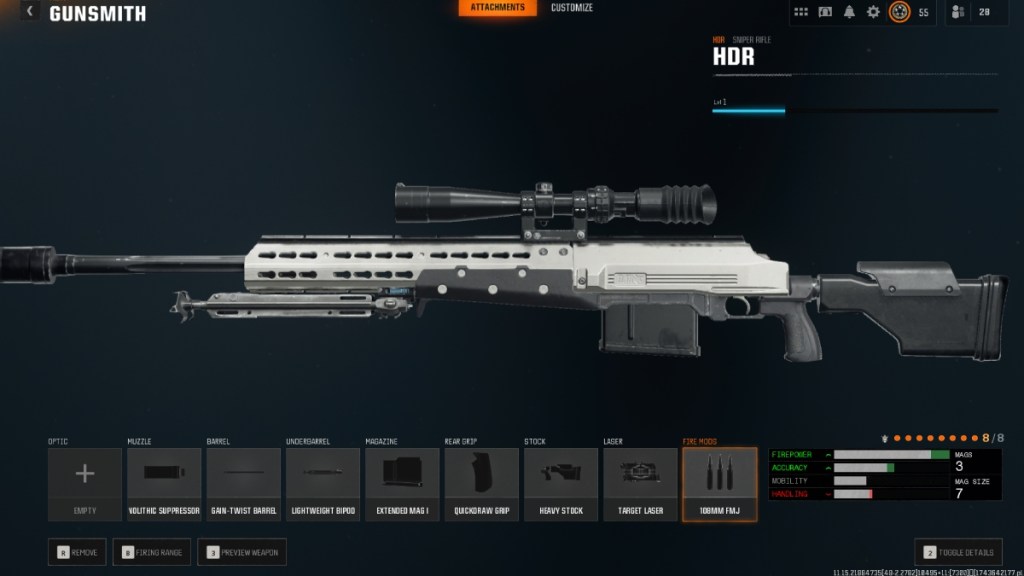Open the Lightweight Bipod underbarrel slot
The height and width of the screenshot is (576, 1024).
[323, 484]
